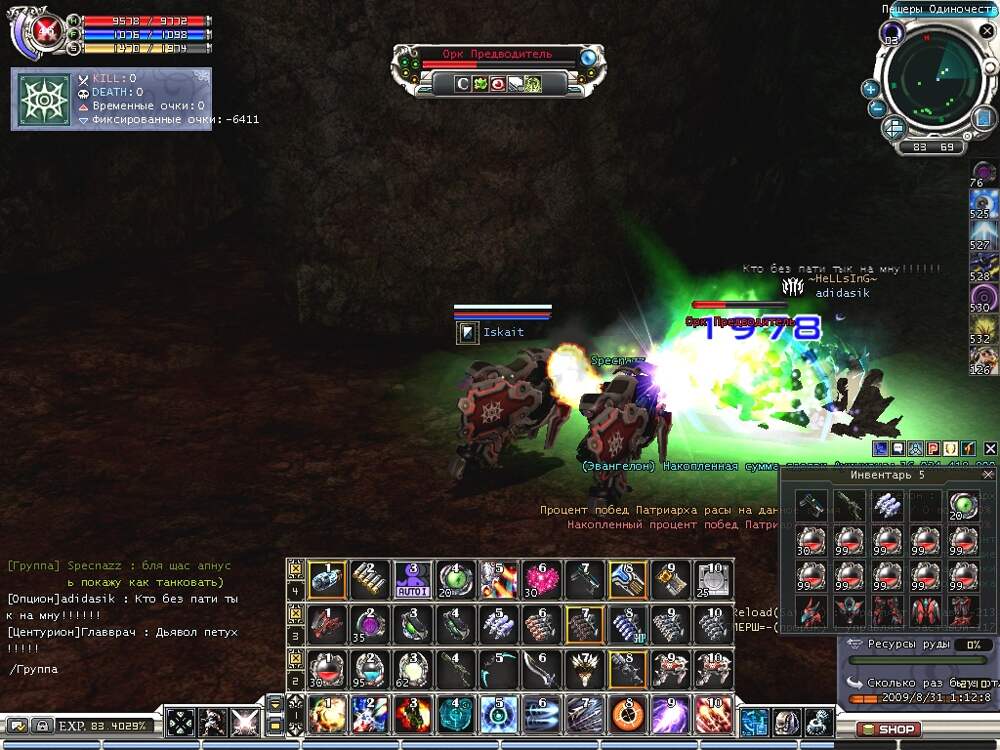
Task: Zoom out the minimap with minus button
Action: pyautogui.click(x=875, y=108)
